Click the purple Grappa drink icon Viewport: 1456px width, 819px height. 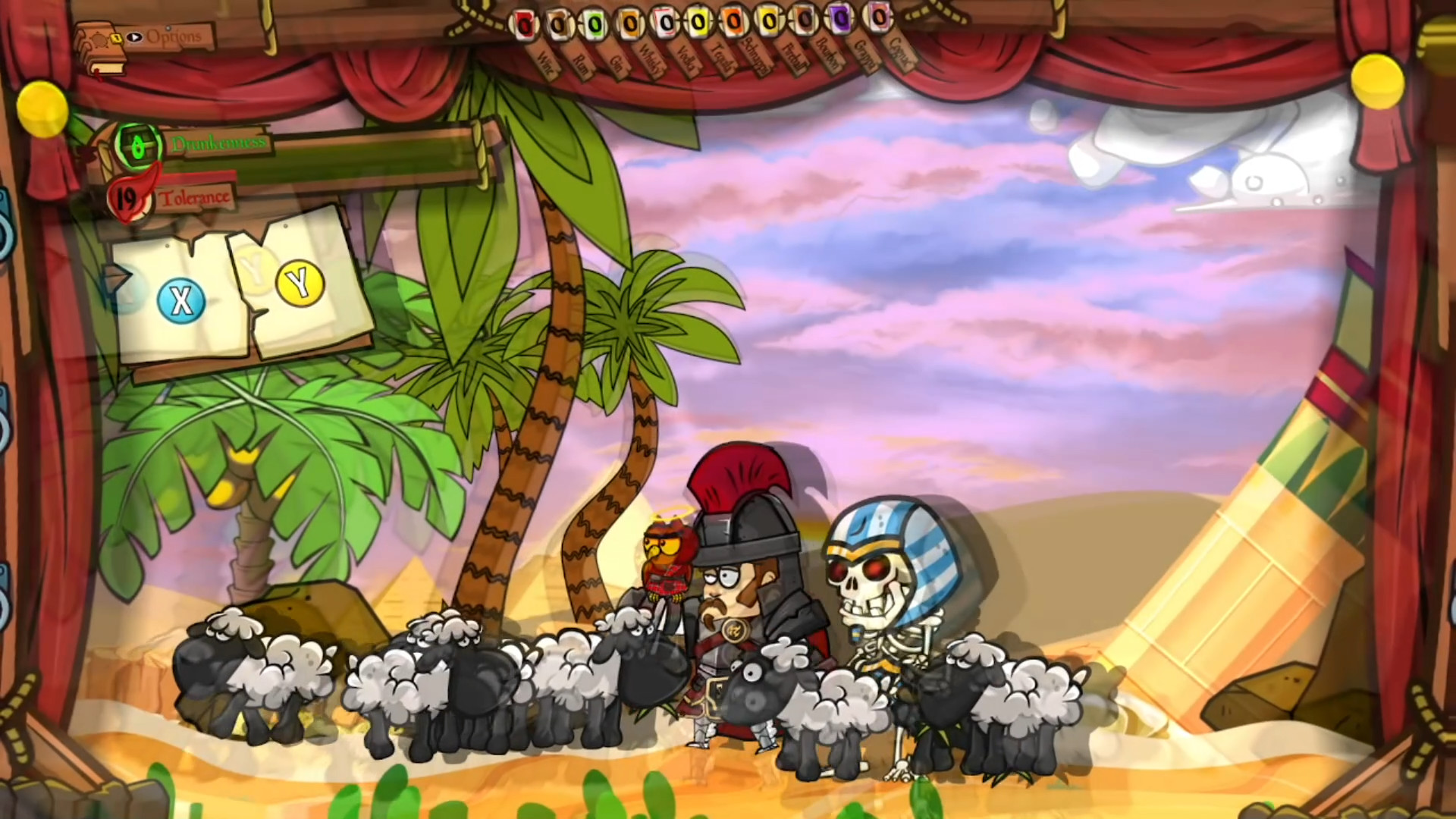[839, 21]
